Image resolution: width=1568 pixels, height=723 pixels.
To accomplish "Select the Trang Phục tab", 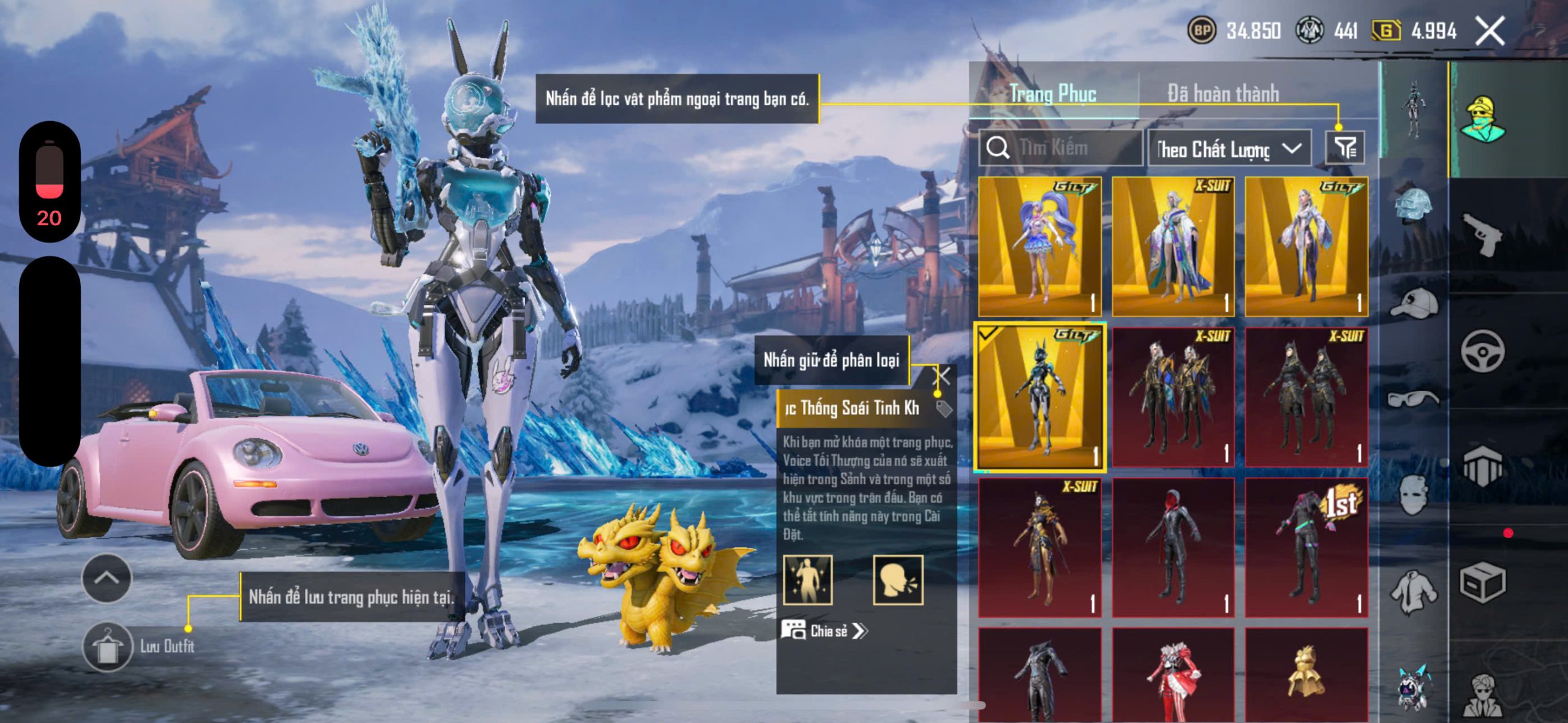I will [x=1052, y=94].
